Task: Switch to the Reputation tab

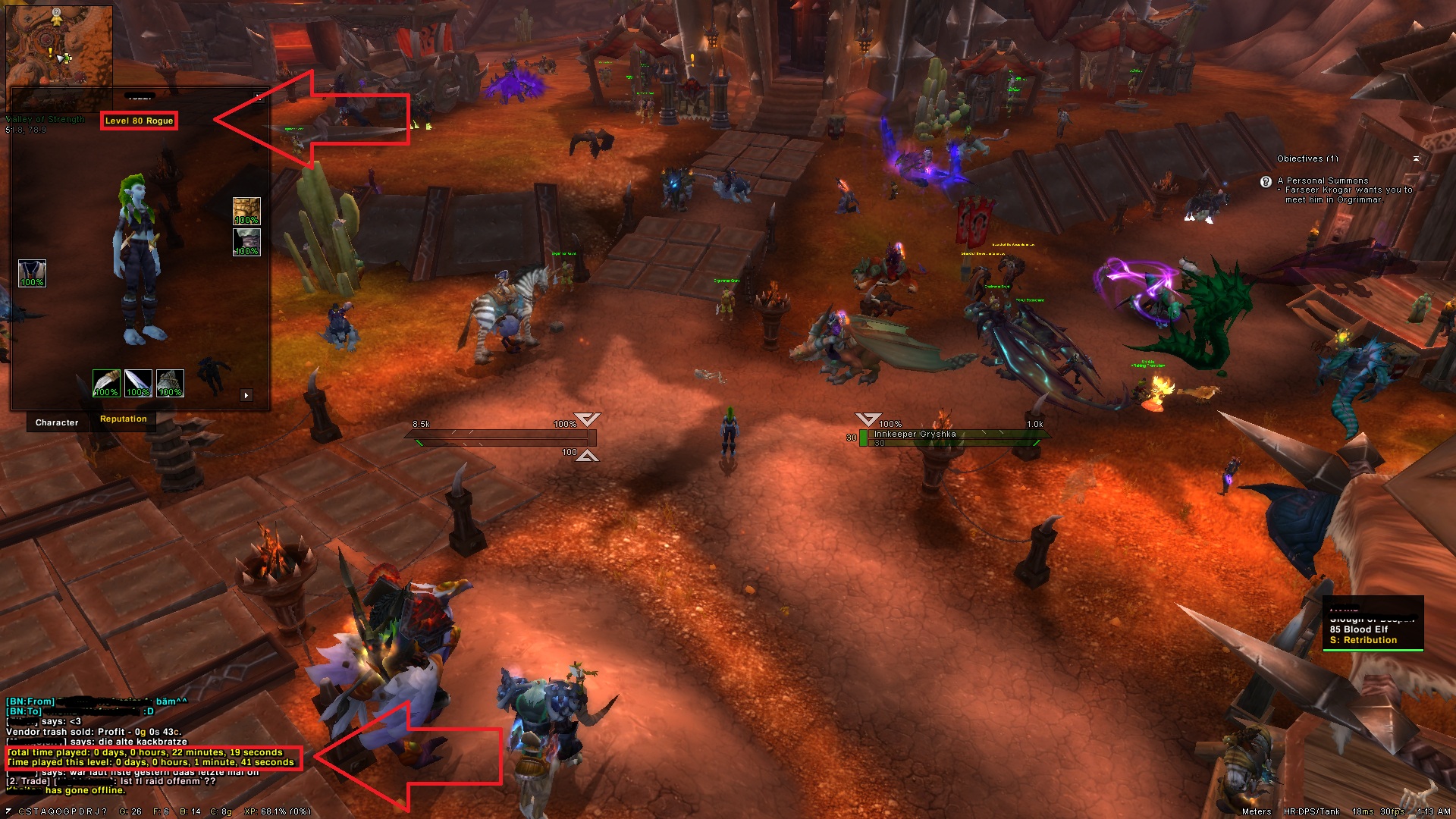Action: pyautogui.click(x=123, y=419)
